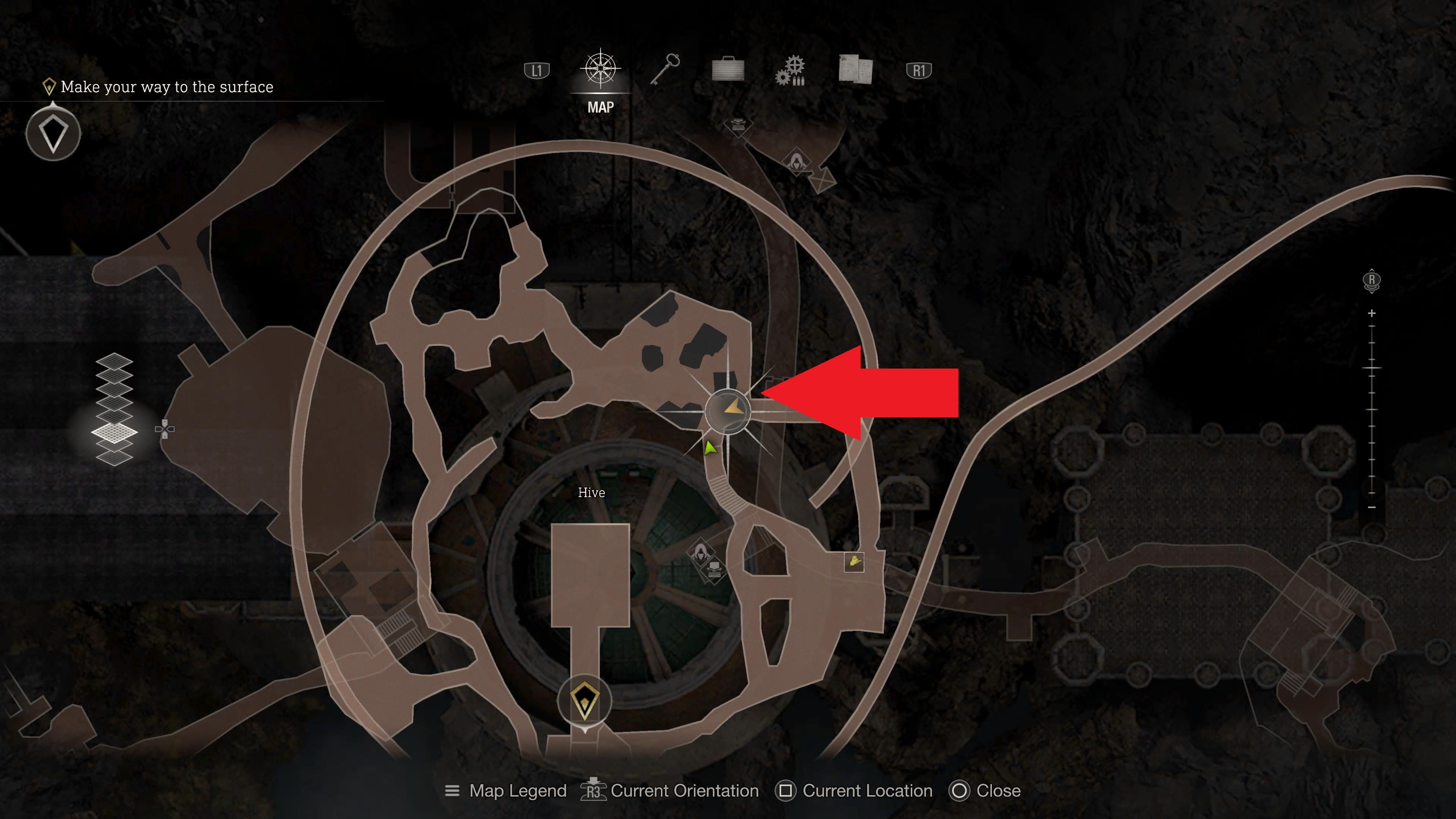
Task: Click the green arrow marker on the map
Action: (x=710, y=449)
